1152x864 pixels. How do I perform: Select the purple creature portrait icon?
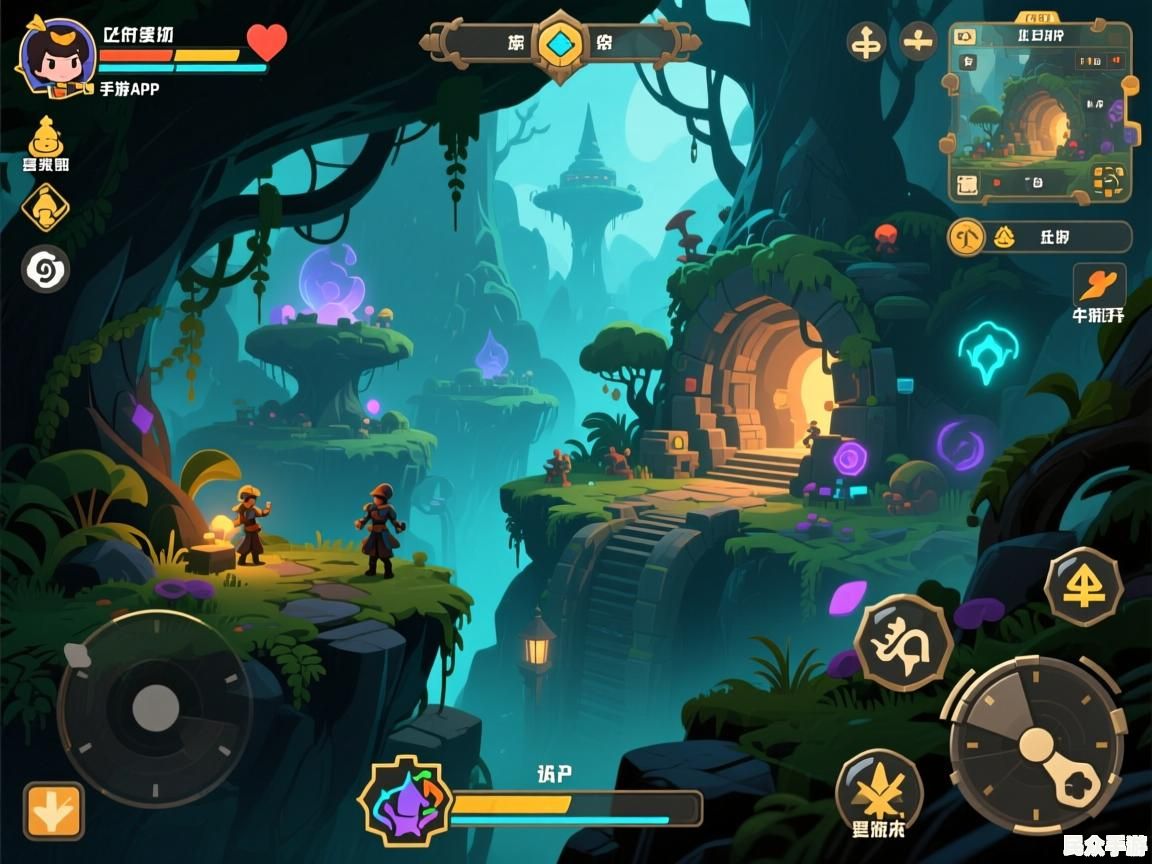[x=405, y=802]
